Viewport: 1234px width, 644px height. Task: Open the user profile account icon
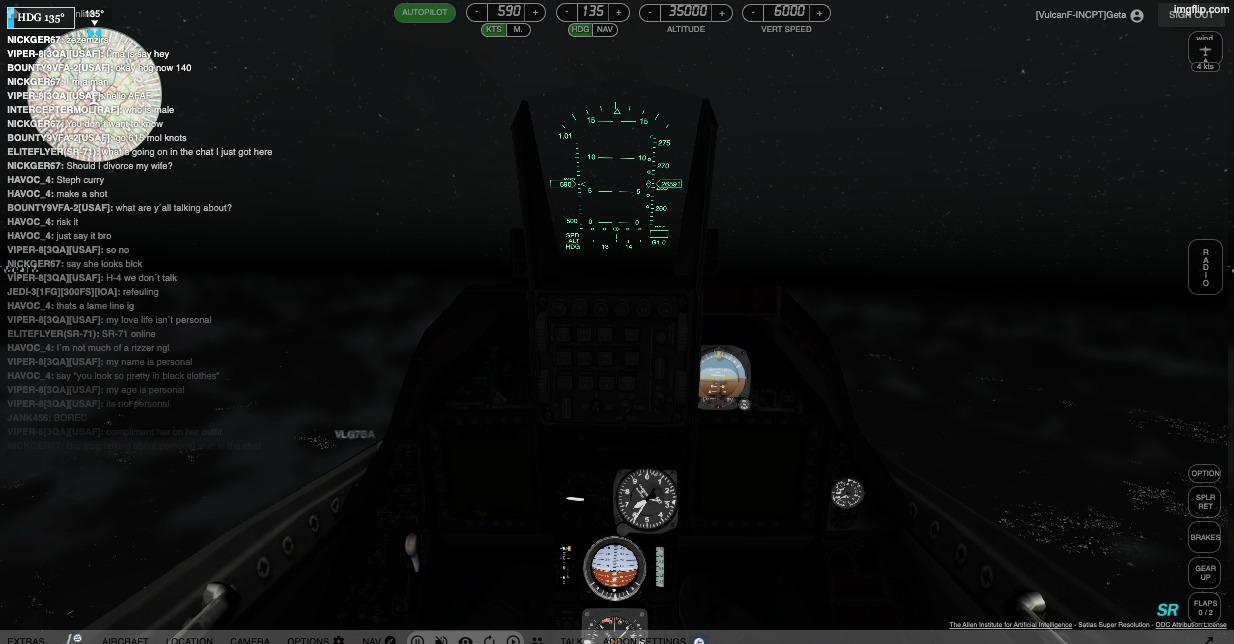click(x=1137, y=16)
